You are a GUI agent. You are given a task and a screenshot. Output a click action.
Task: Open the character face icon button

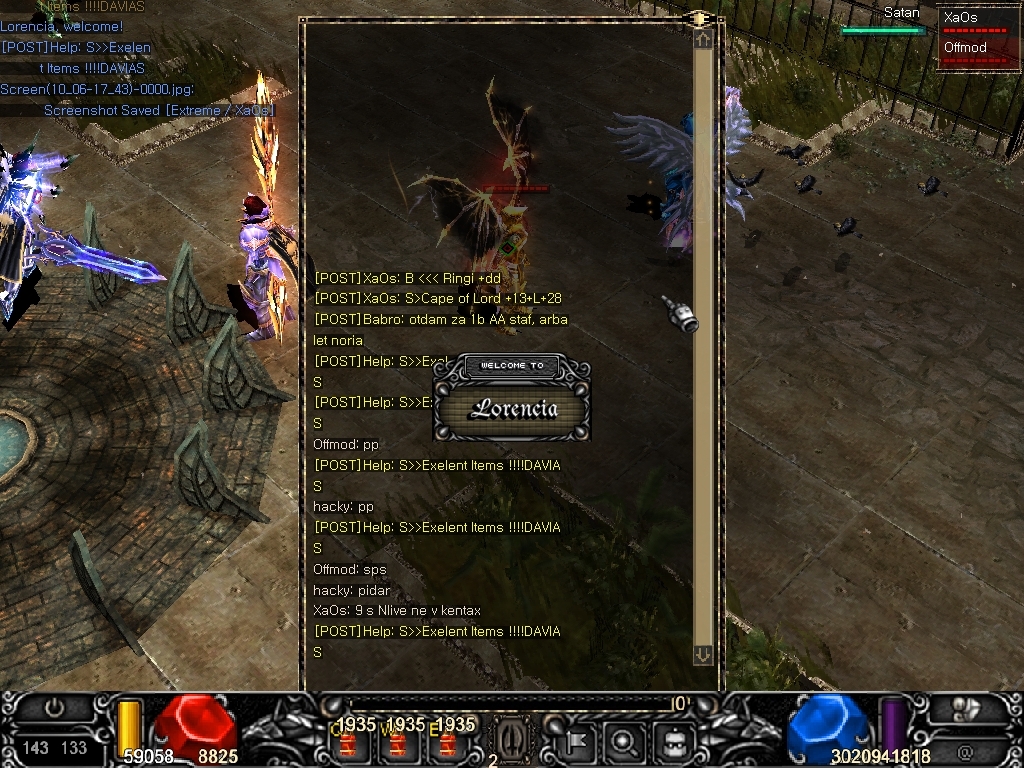673,742
